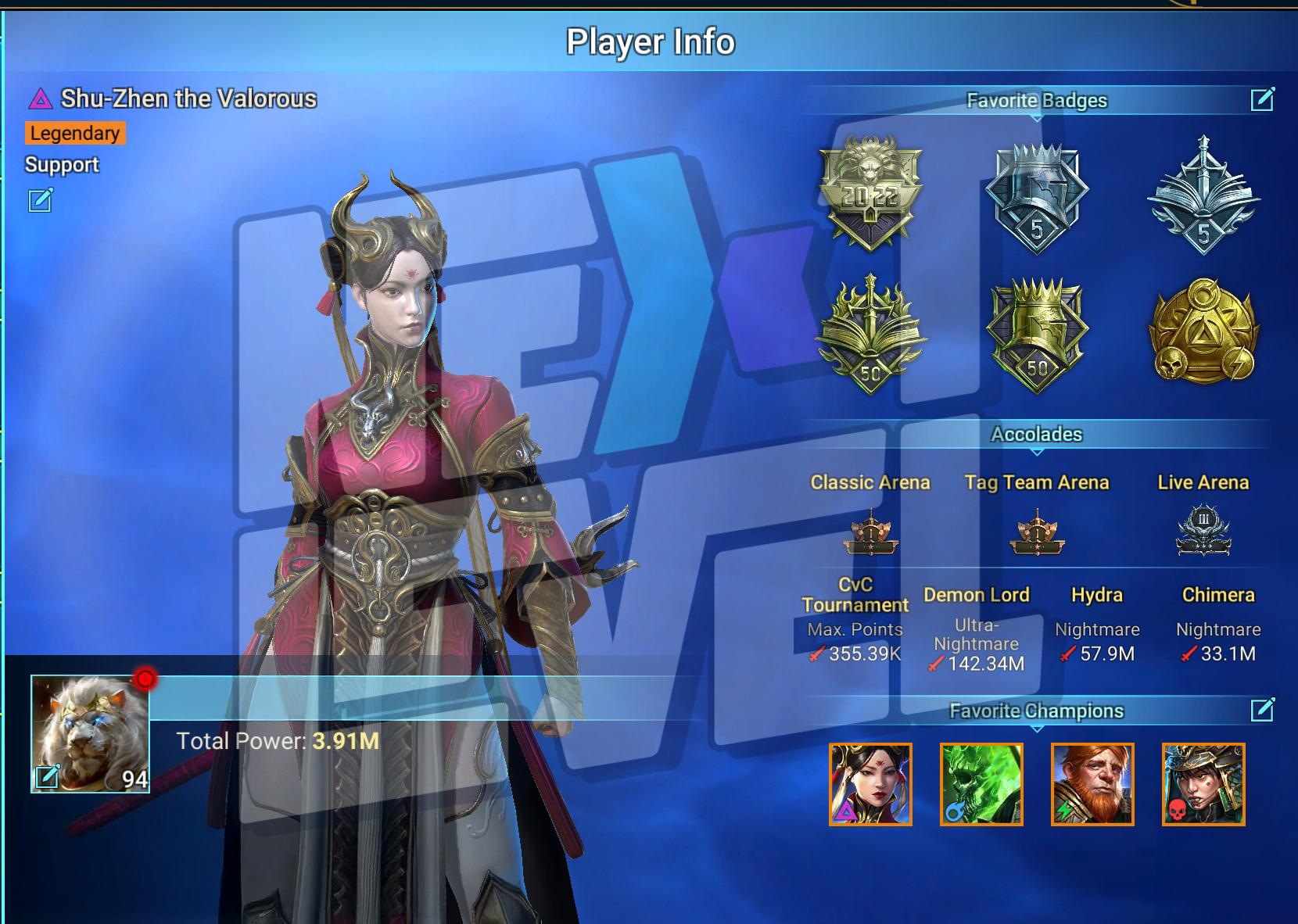Change the lion player avatar
1298x924 pixels.
[x=47, y=777]
